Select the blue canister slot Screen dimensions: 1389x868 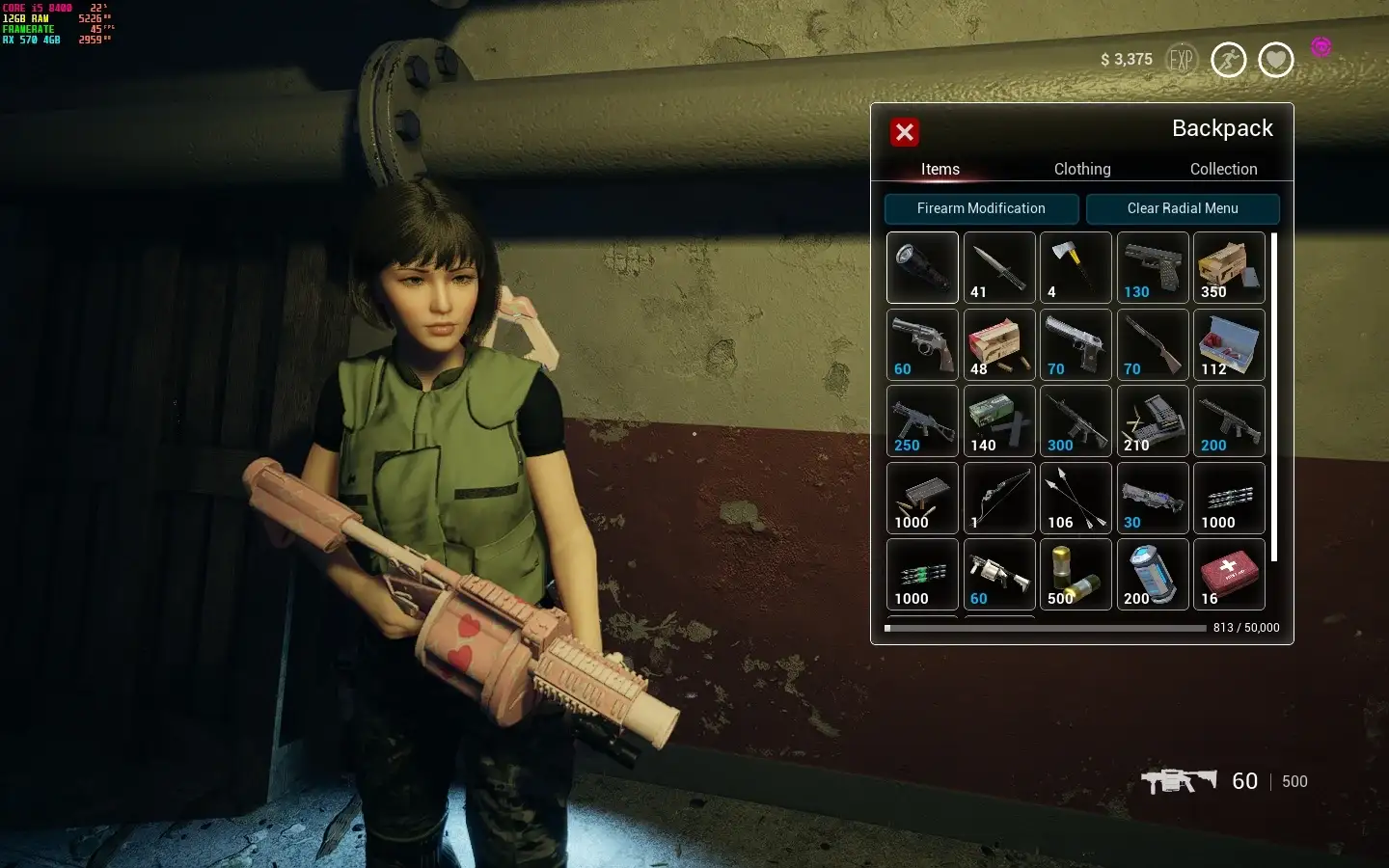click(x=1153, y=574)
